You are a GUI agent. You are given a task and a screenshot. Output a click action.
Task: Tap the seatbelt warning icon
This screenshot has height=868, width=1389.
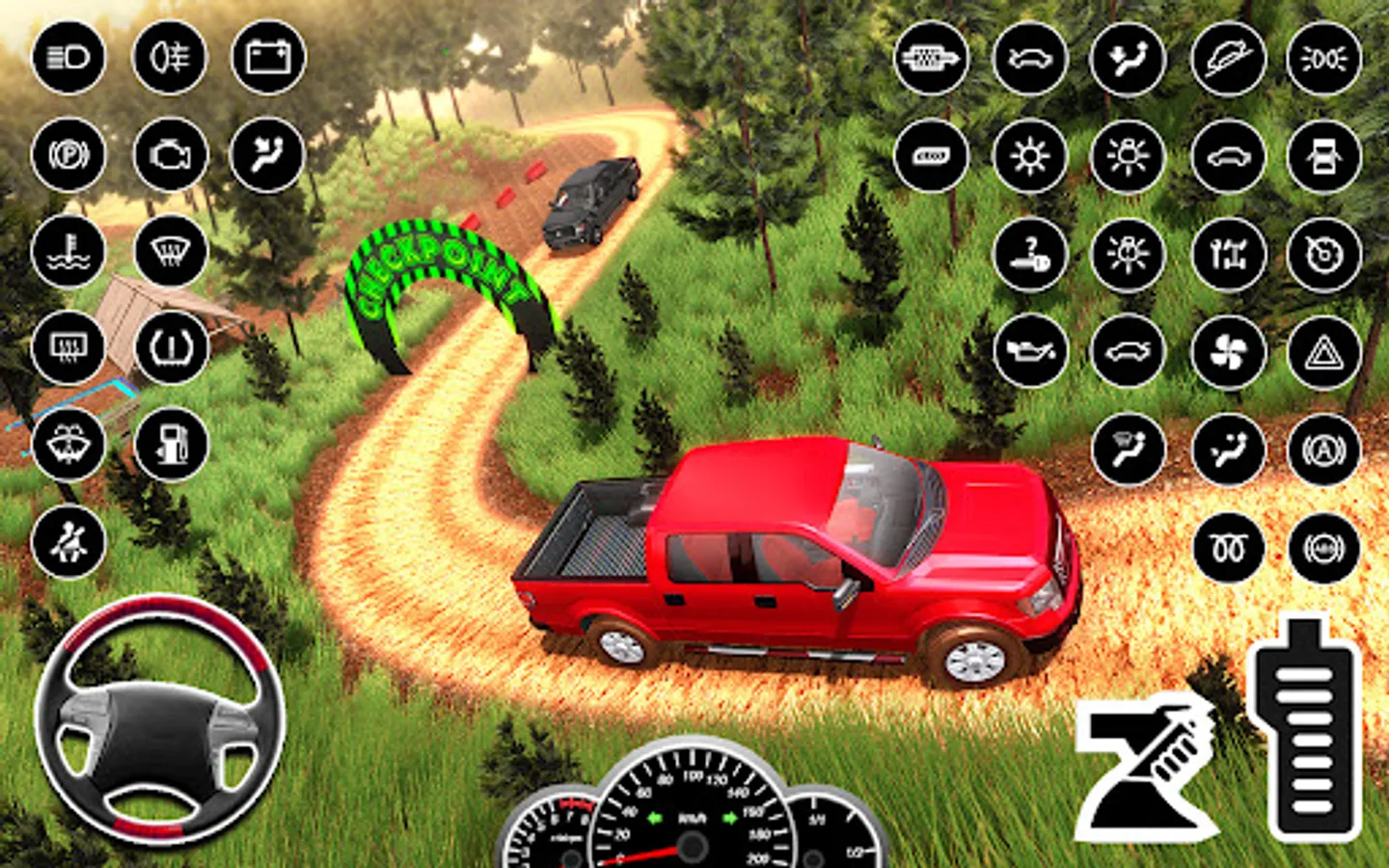(x=68, y=542)
